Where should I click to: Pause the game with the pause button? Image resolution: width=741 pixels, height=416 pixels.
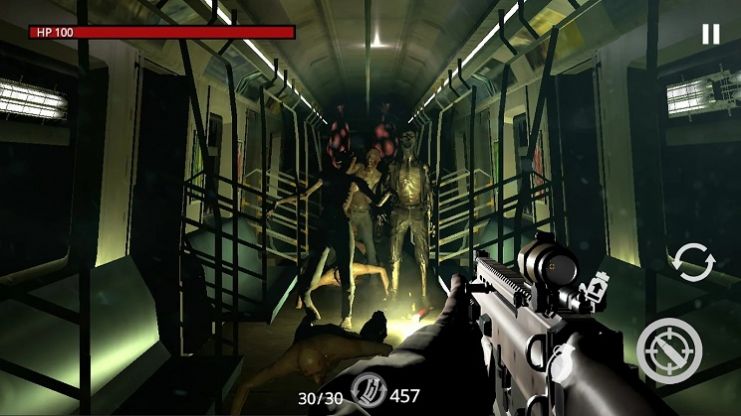pos(710,34)
